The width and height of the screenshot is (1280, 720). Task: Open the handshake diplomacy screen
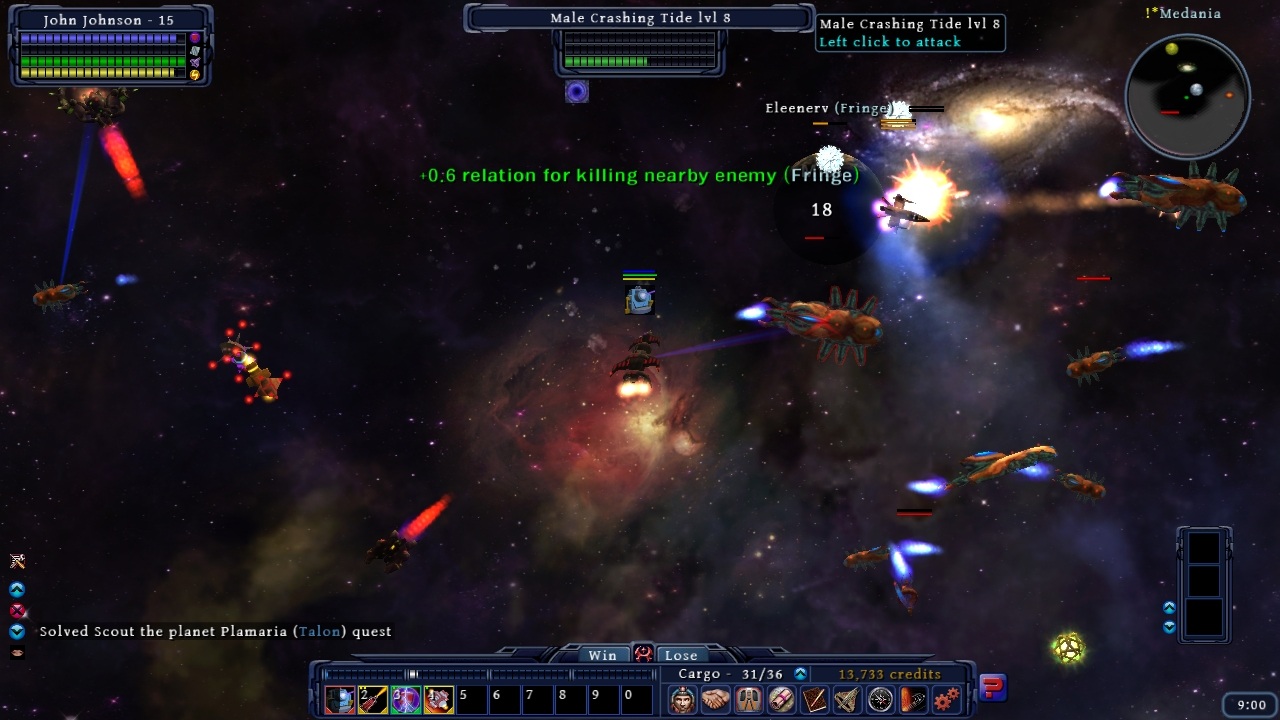(x=715, y=699)
